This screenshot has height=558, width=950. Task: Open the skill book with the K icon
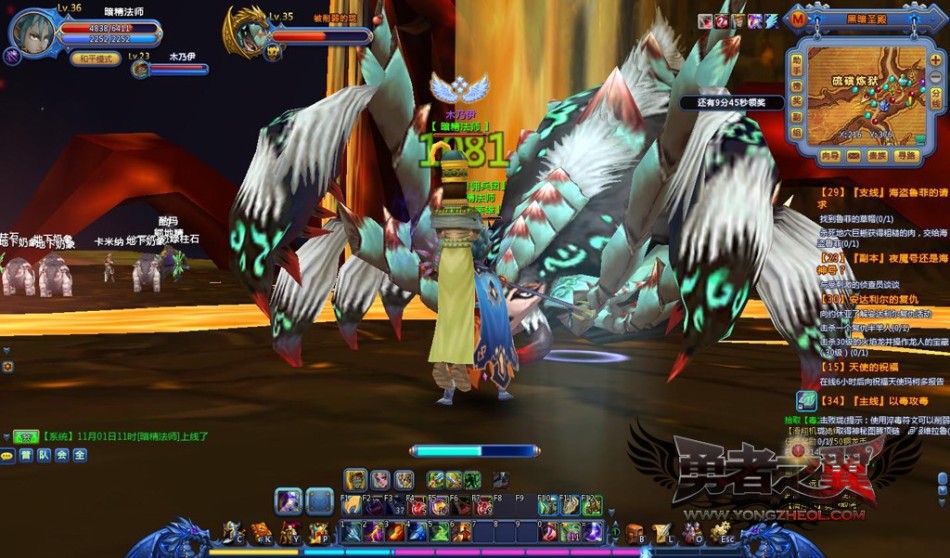point(260,531)
